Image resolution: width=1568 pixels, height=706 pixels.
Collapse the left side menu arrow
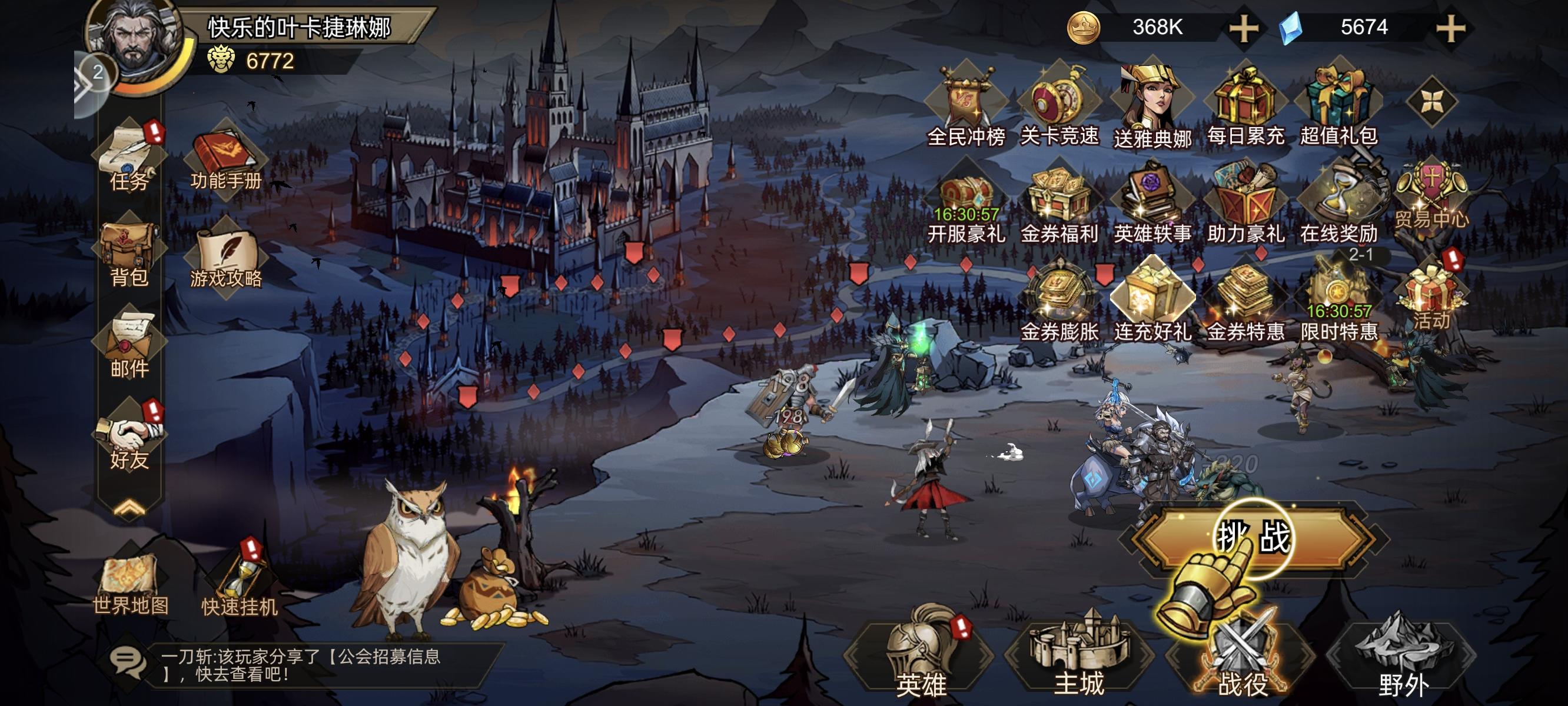pyautogui.click(x=129, y=509)
